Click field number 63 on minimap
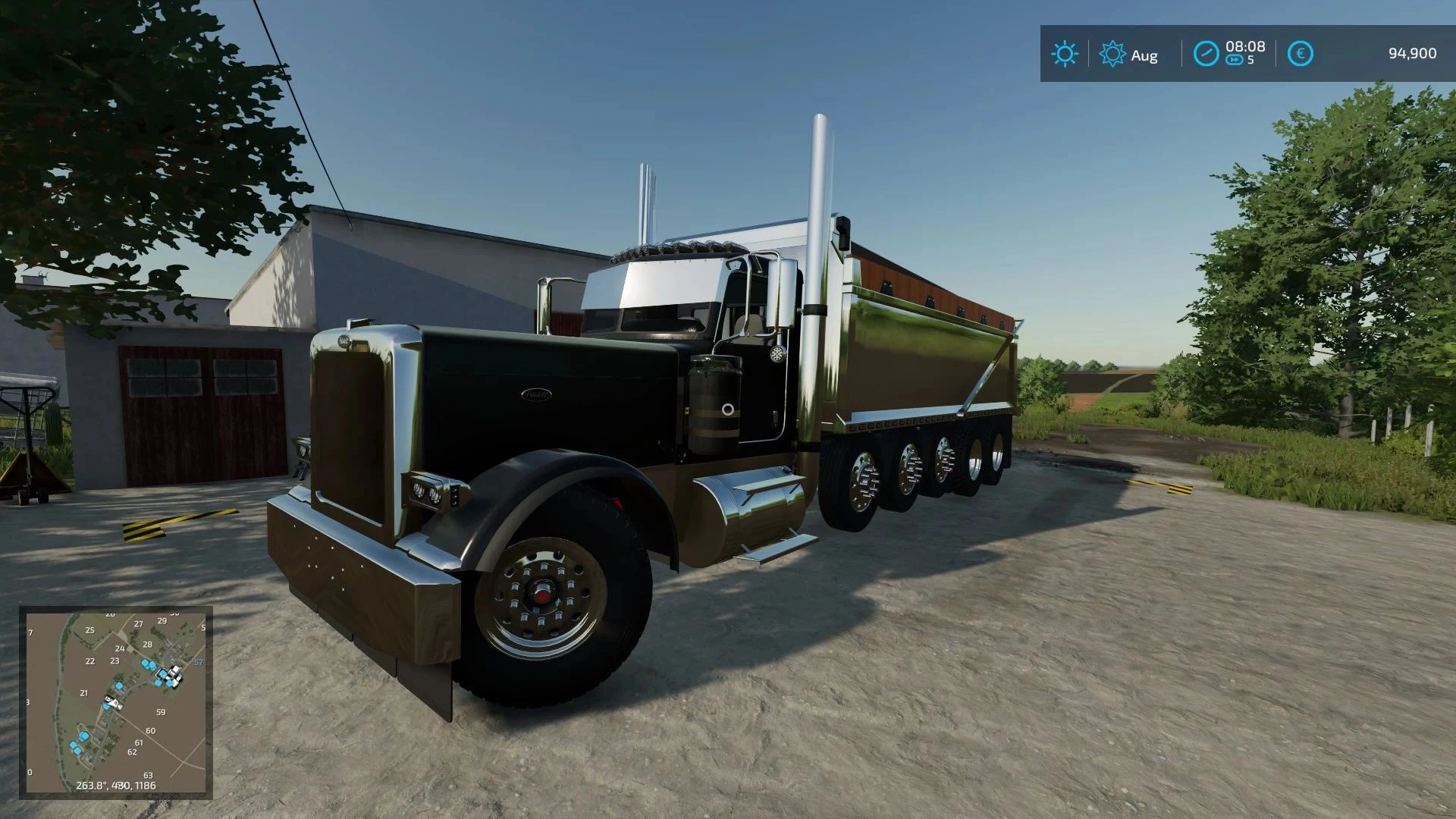 (x=149, y=776)
